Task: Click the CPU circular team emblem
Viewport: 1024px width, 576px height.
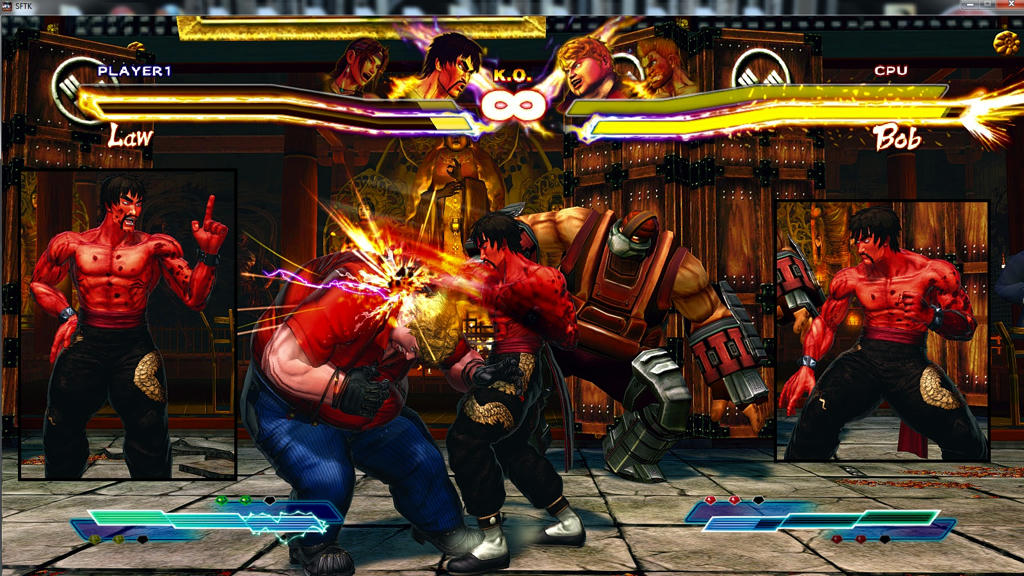Action: [760, 72]
